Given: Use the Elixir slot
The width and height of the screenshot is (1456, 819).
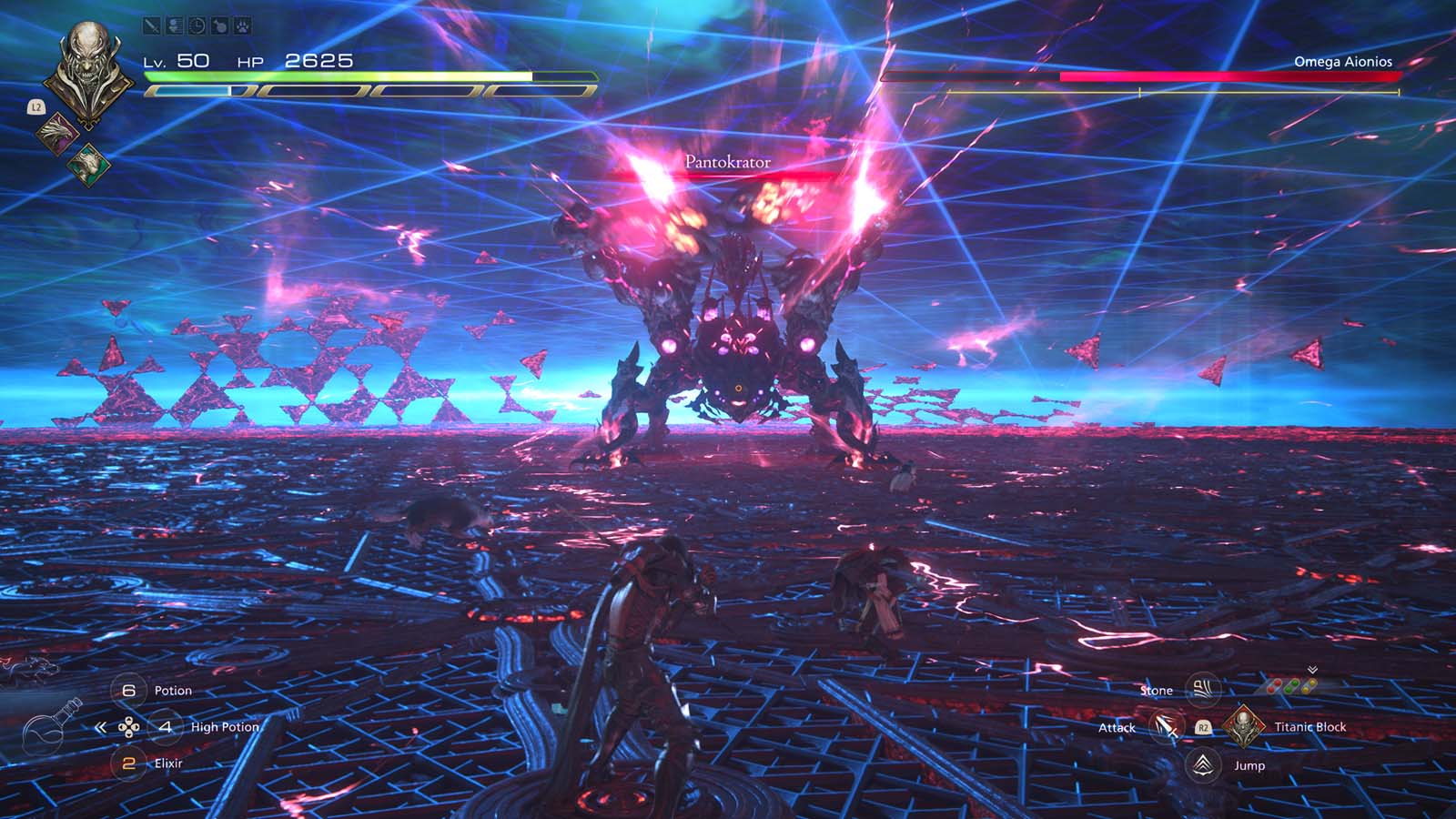Looking at the screenshot, I should 129,763.
